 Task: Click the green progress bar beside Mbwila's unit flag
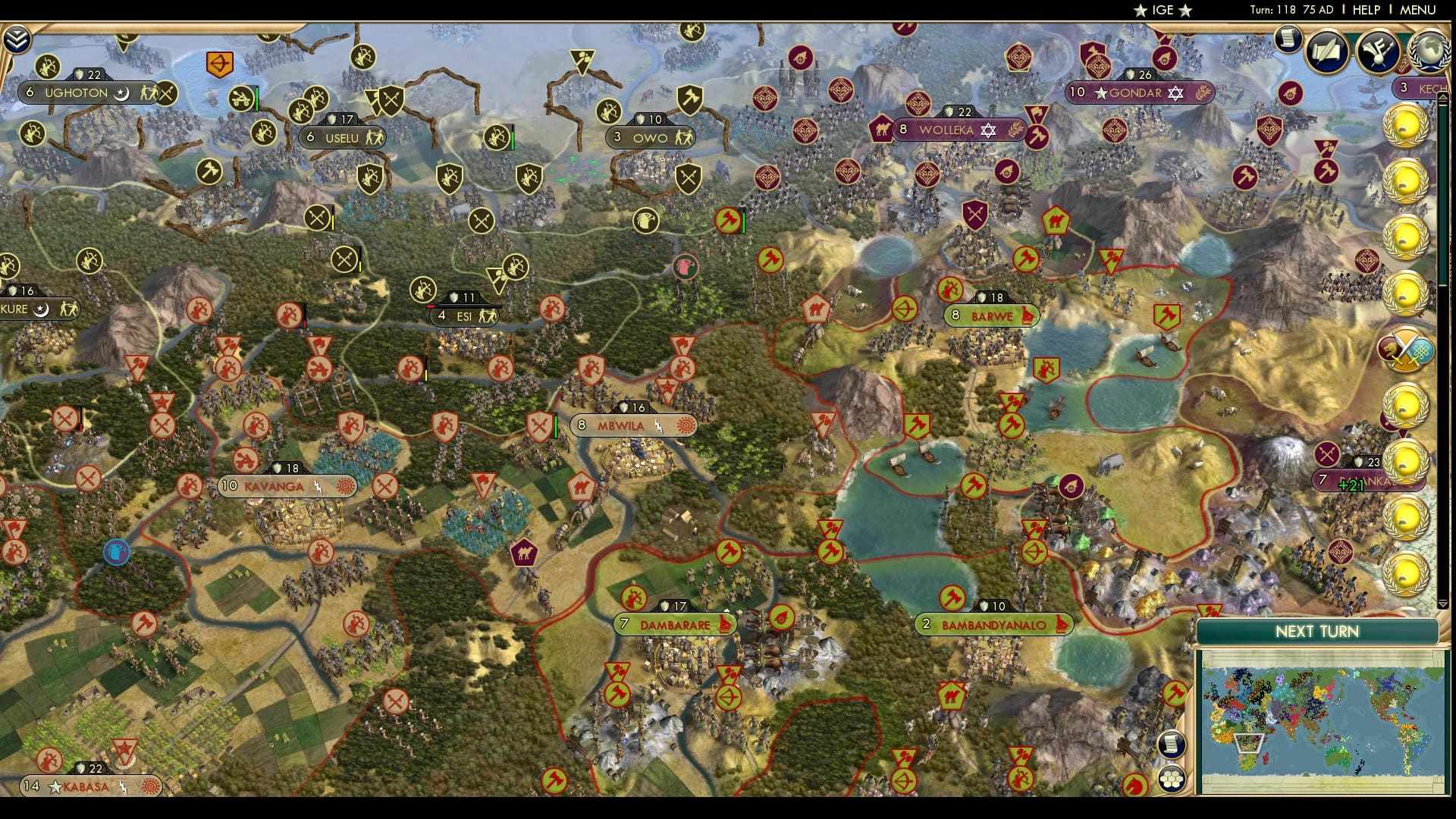(x=555, y=425)
